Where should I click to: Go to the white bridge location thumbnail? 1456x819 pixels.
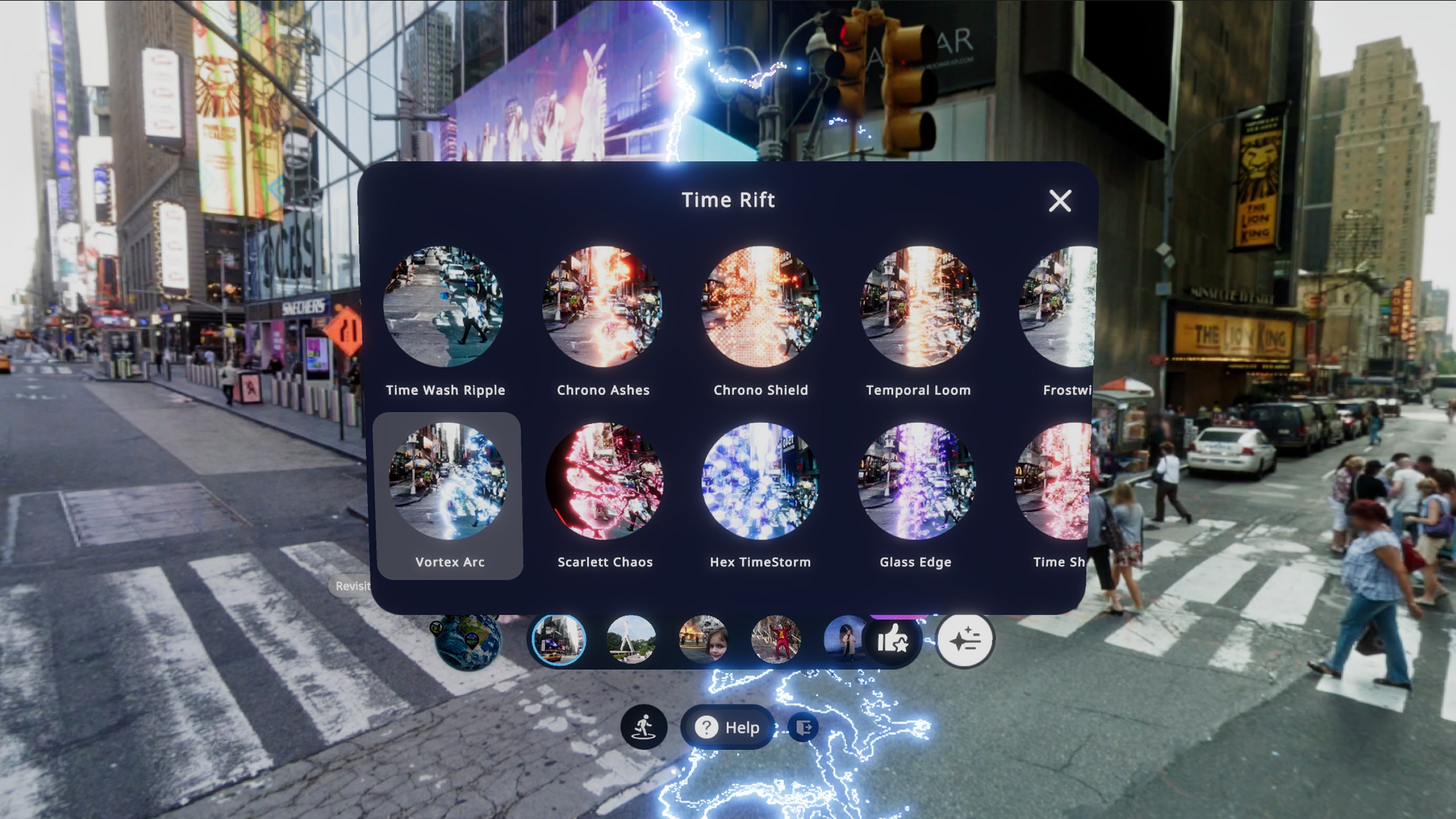click(631, 640)
